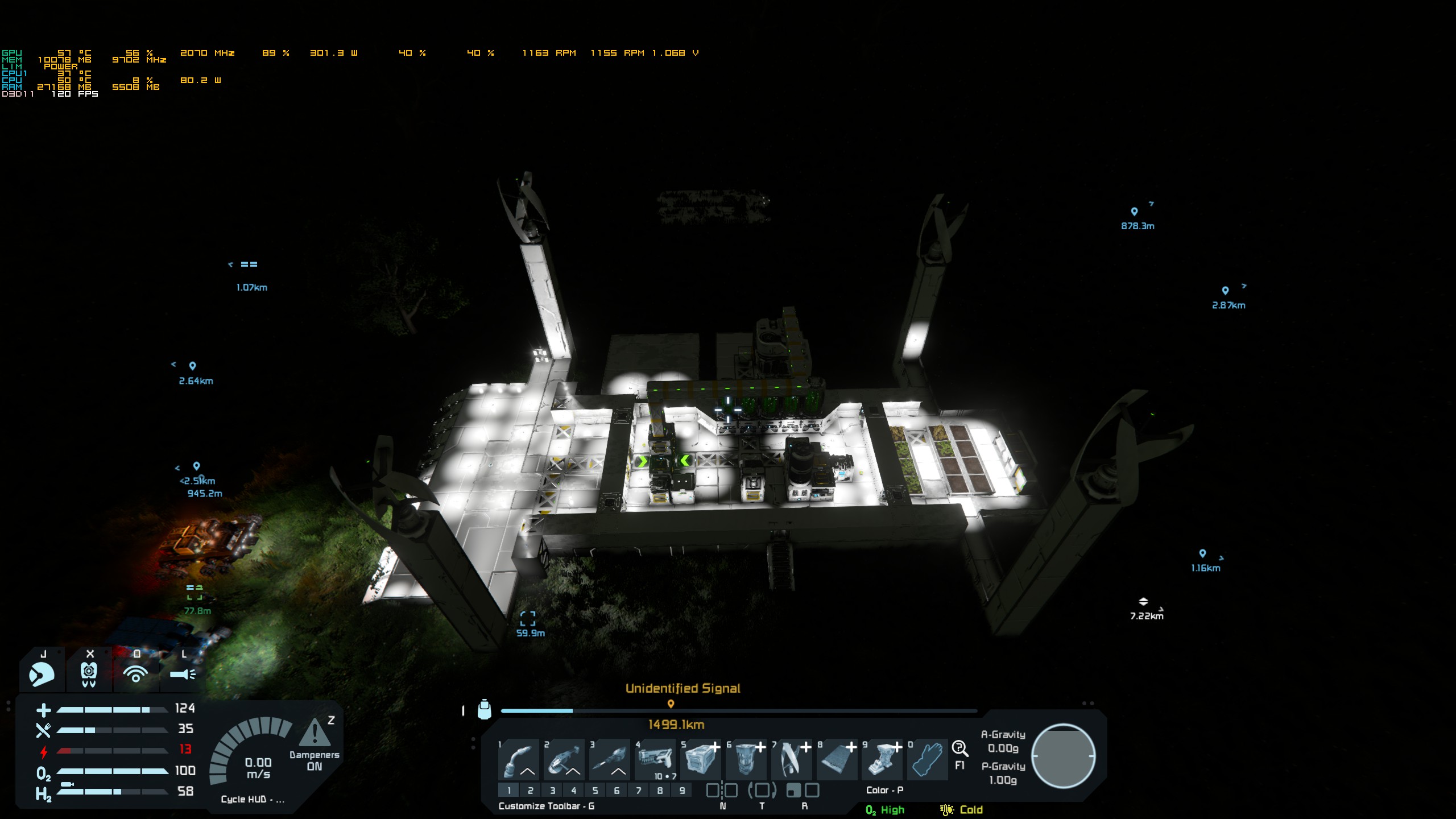The height and width of the screenshot is (819, 1456).
Task: Open the magnifier help icon
Action: [x=959, y=748]
